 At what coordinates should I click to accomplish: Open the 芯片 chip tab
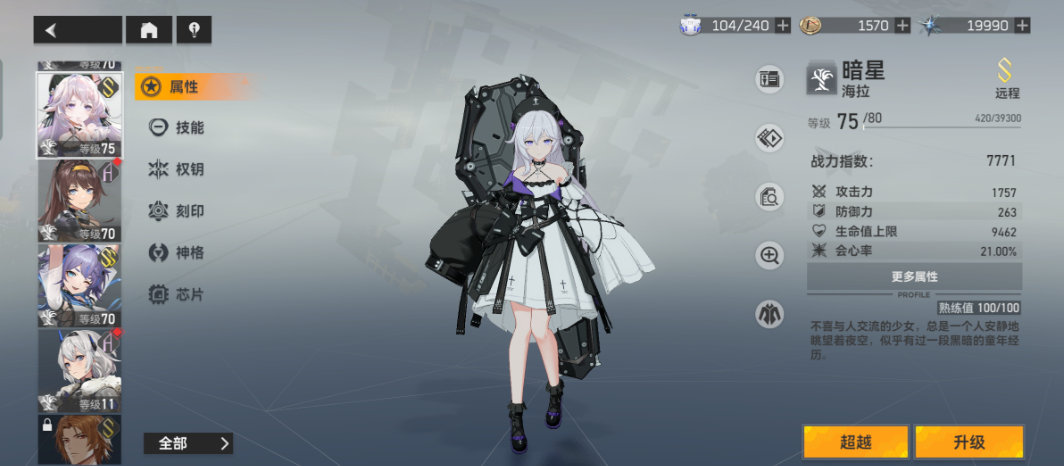(x=177, y=295)
